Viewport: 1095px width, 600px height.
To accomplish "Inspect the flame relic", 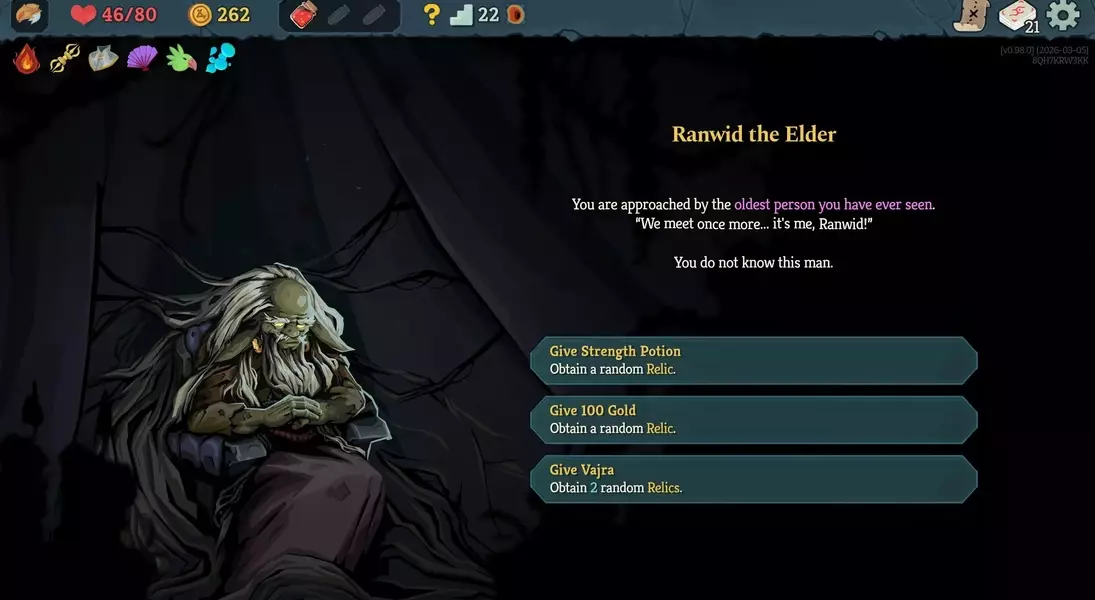I will (x=26, y=58).
